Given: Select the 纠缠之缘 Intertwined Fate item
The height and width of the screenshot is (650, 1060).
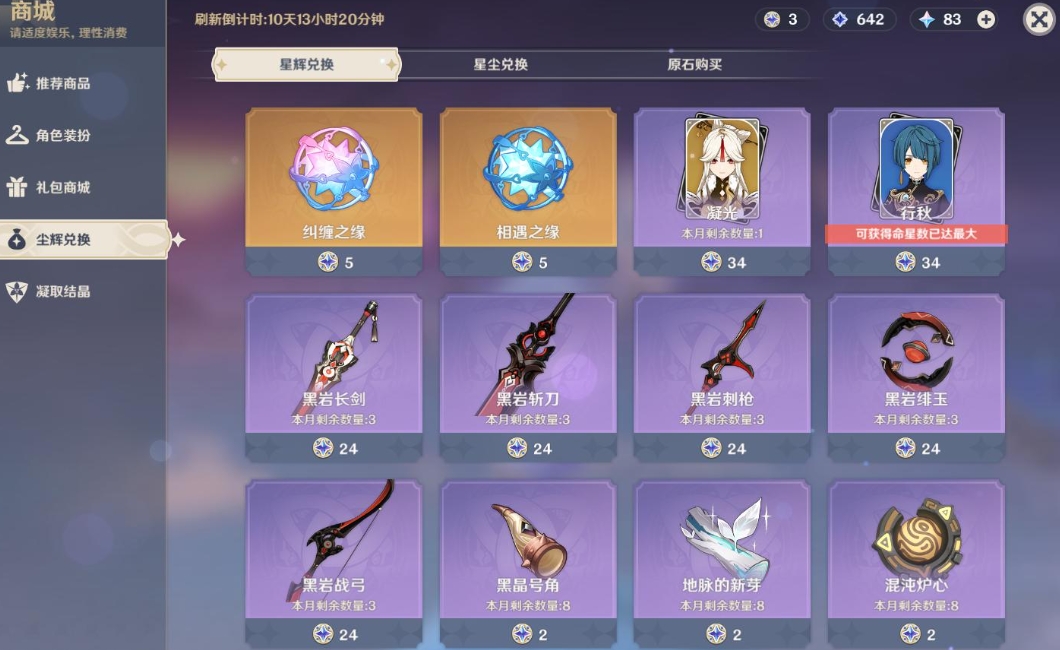Looking at the screenshot, I should (x=334, y=180).
